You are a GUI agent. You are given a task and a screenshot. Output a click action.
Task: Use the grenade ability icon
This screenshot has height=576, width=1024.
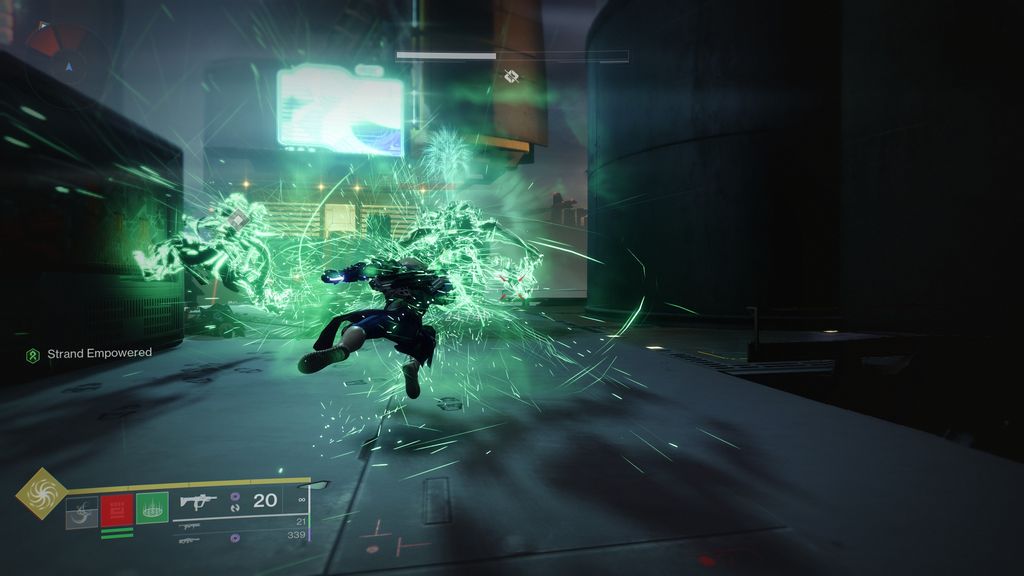(82, 512)
